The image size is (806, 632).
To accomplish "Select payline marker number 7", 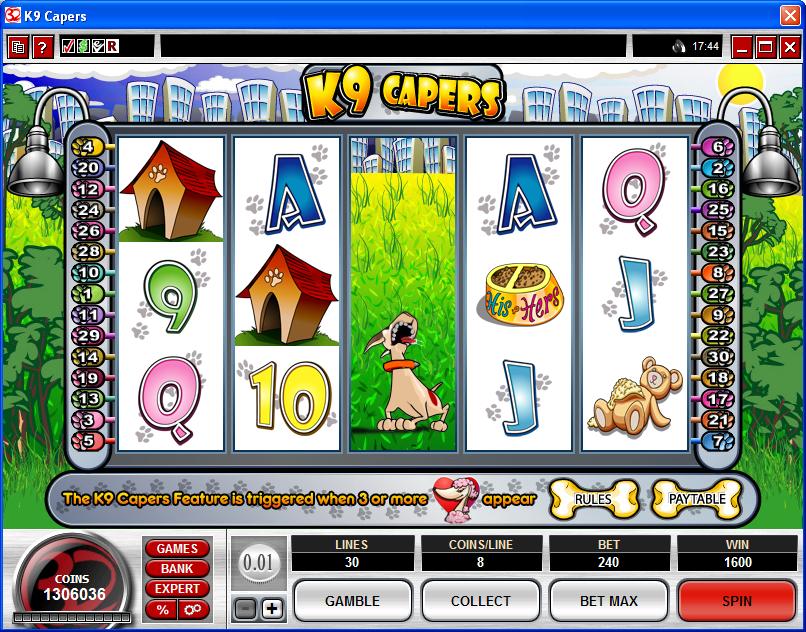I will tap(718, 440).
